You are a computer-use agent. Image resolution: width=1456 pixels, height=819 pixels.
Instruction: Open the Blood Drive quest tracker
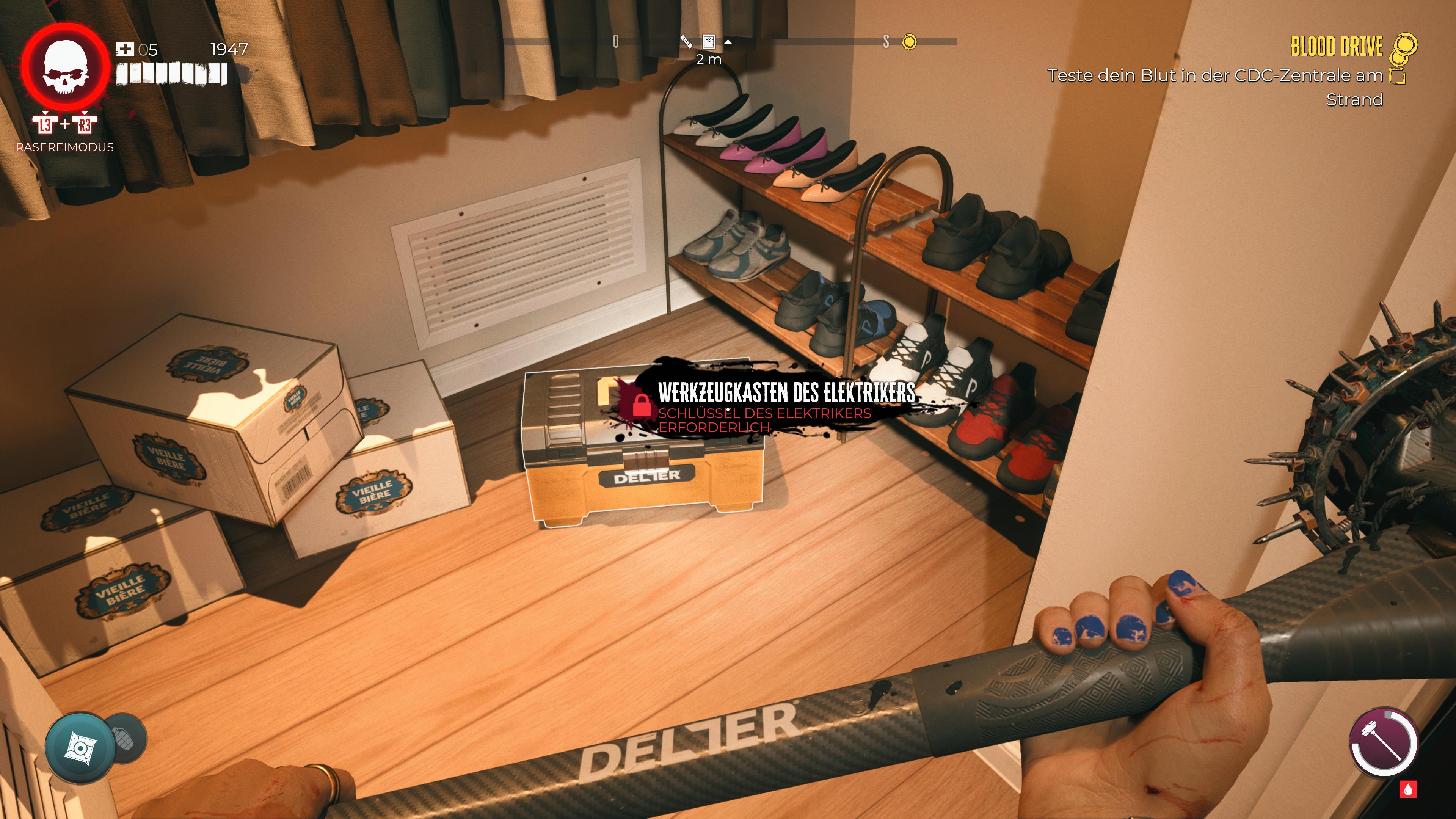(x=1337, y=46)
